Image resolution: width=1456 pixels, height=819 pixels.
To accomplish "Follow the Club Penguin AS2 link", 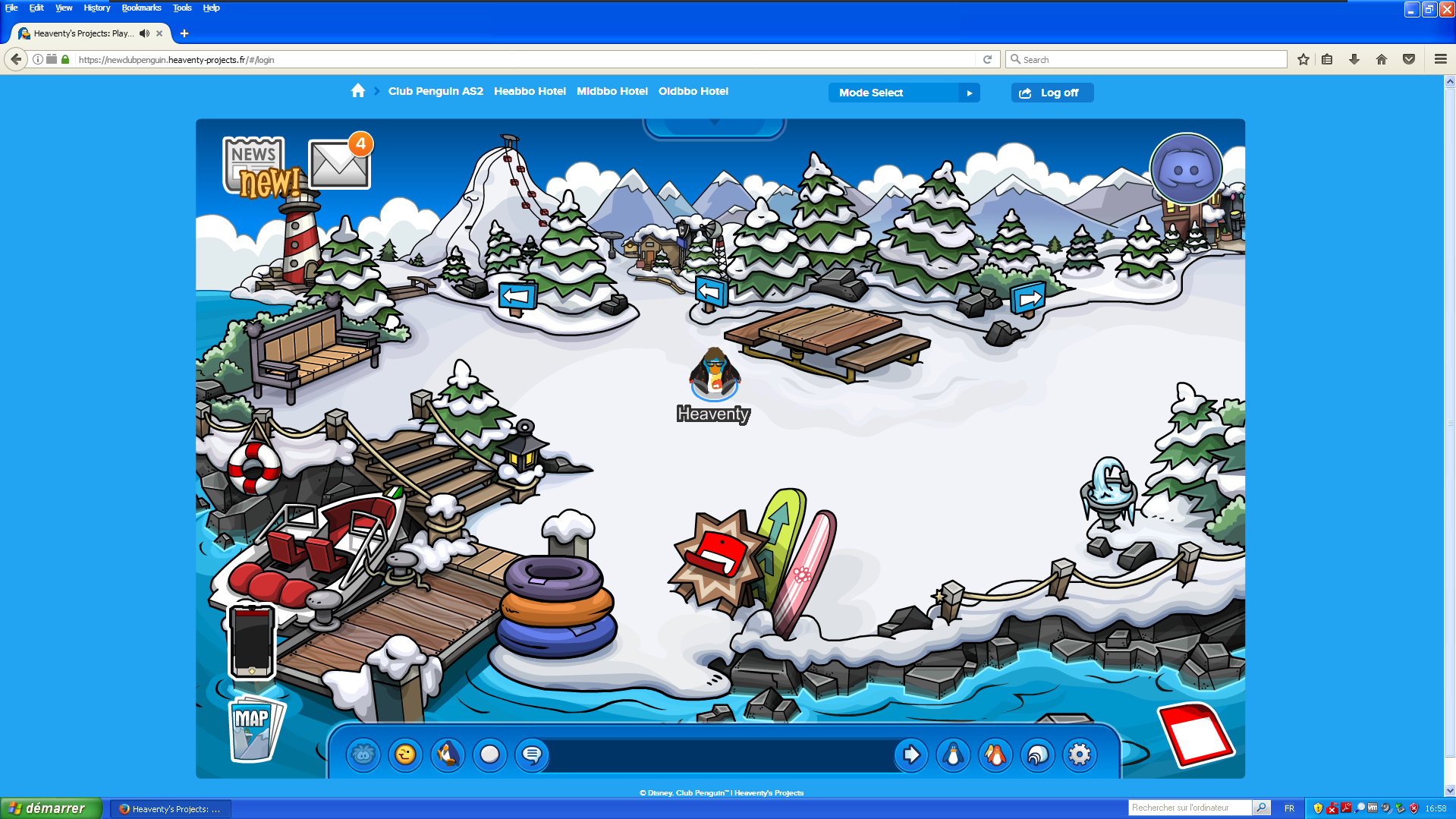I will 436,91.
